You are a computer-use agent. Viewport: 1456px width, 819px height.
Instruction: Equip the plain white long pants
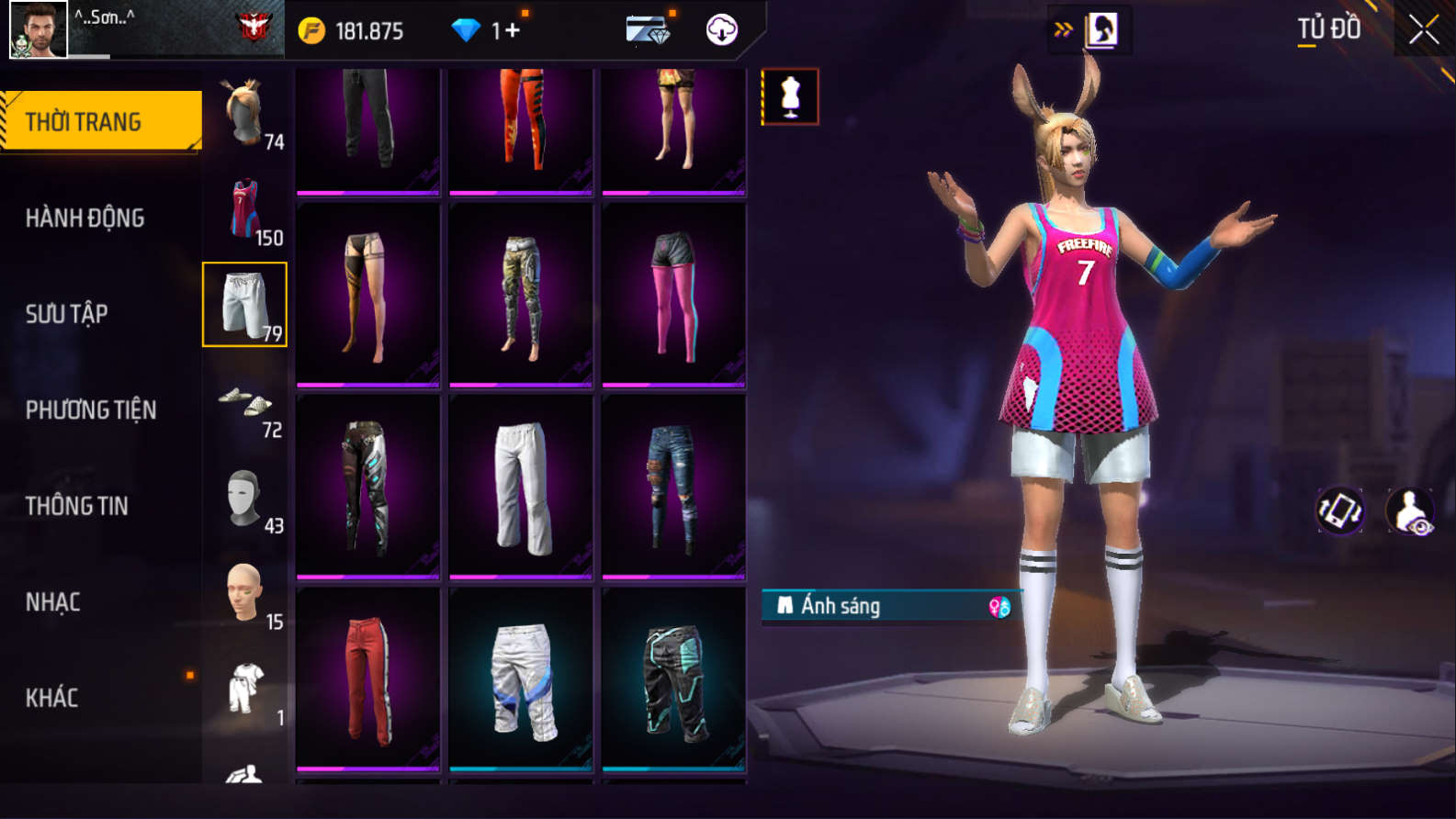pyautogui.click(x=521, y=488)
